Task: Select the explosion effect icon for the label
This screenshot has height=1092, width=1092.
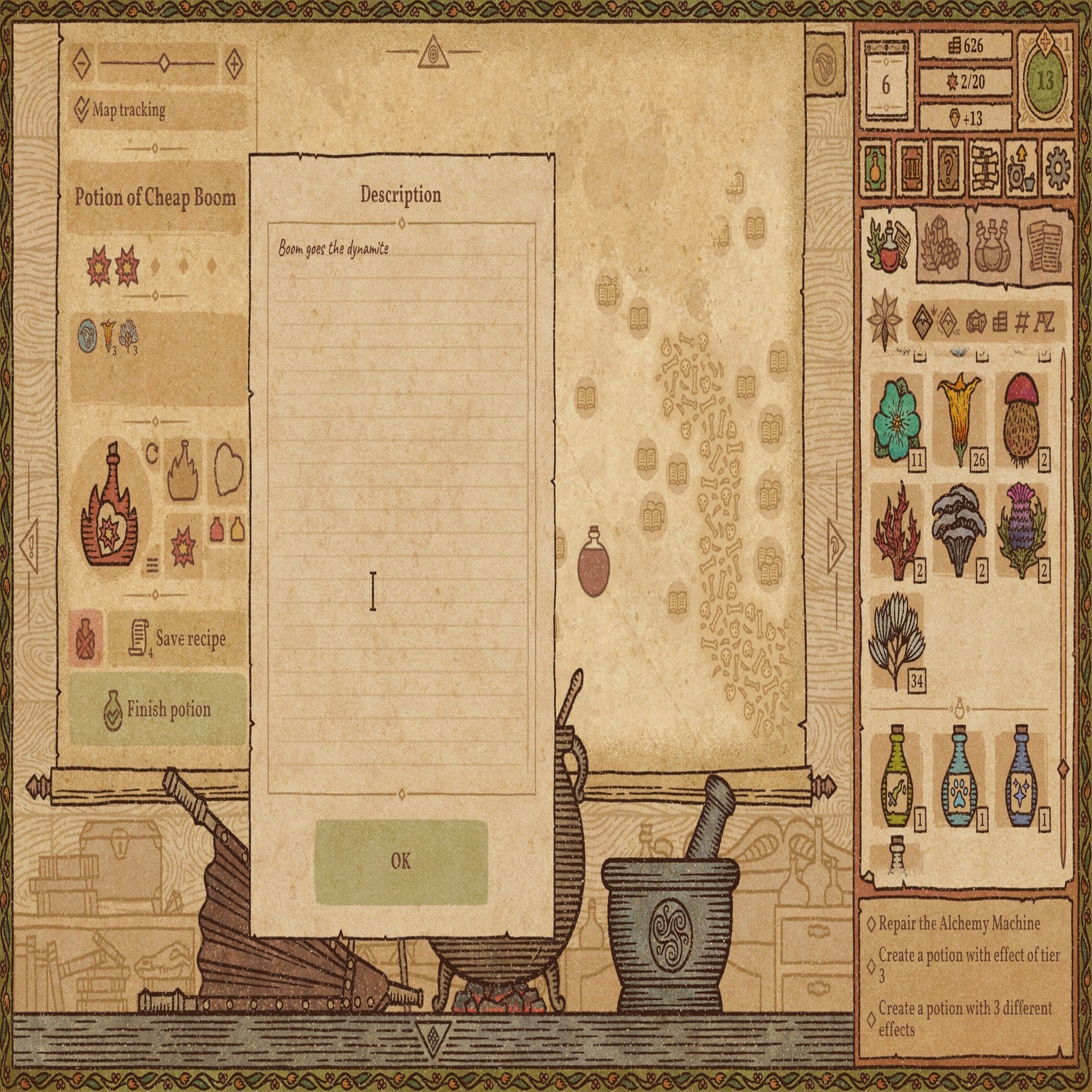Action: 182,545
